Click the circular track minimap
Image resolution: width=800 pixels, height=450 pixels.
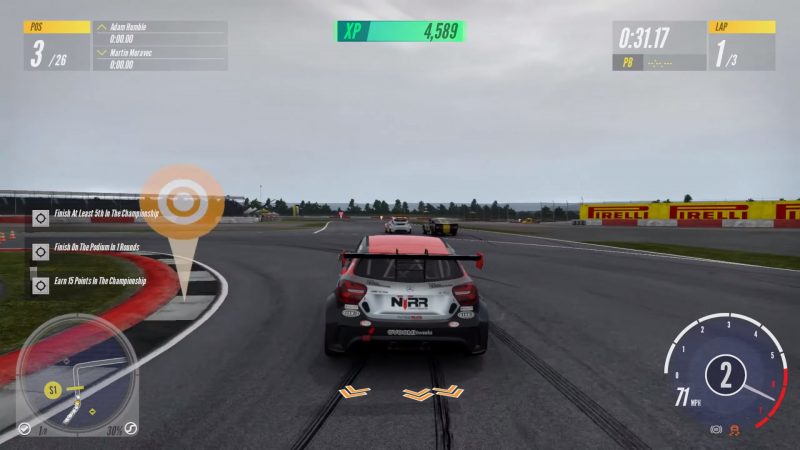pyautogui.click(x=77, y=373)
